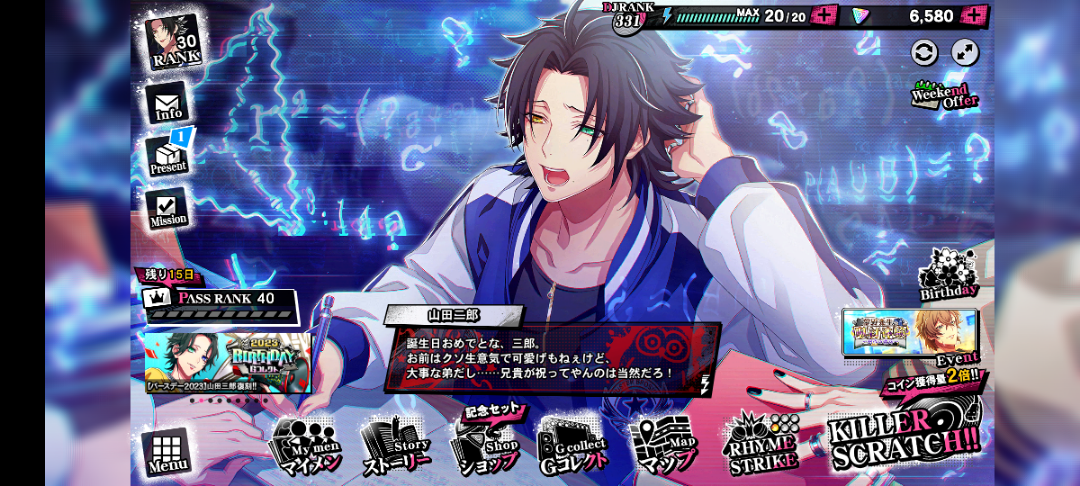The image size is (1080, 486).
Task: Open the Birthday flower icon
Action: (x=947, y=273)
